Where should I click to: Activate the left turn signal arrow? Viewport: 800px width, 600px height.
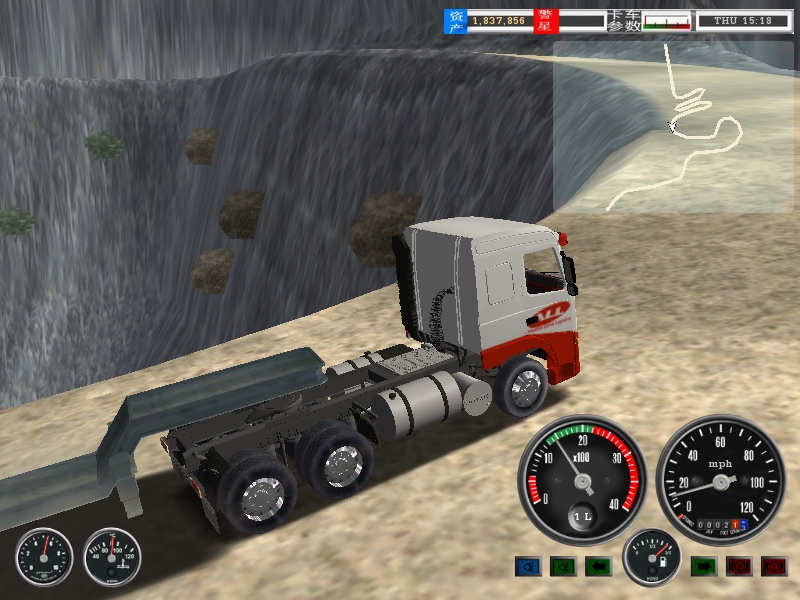(x=598, y=567)
